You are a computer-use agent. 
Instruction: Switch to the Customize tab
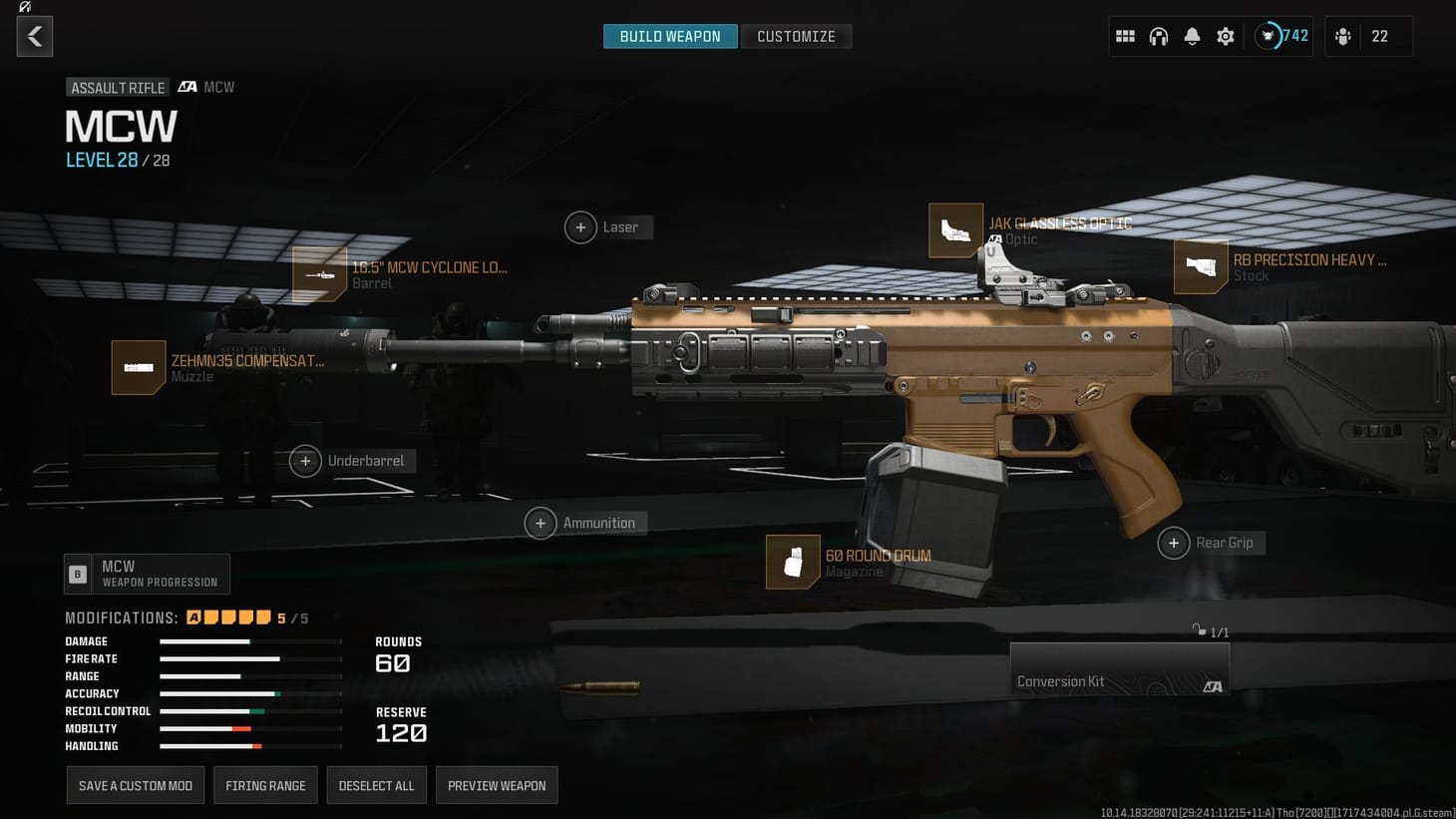796,36
